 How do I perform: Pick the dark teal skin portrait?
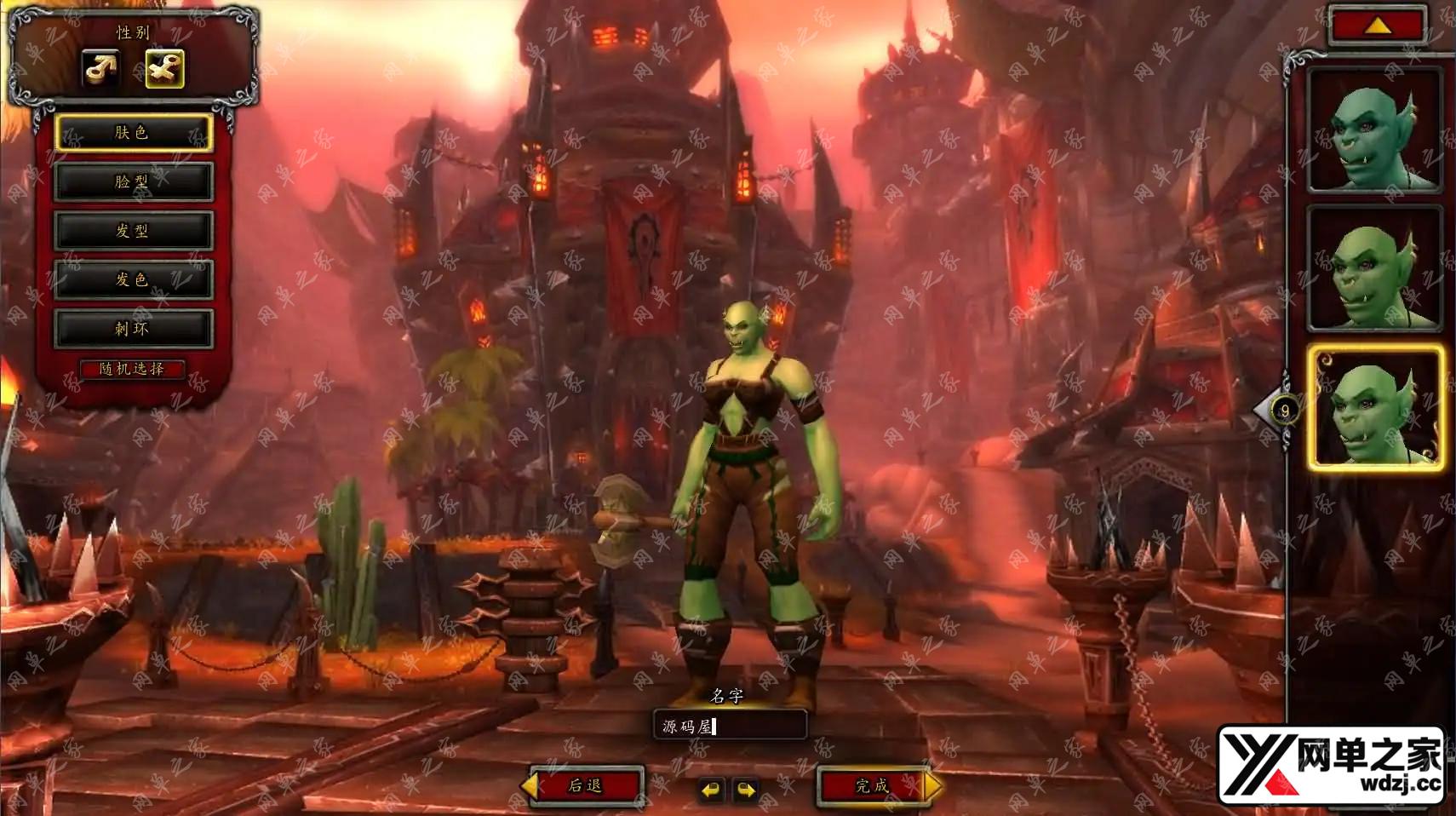tap(1374, 130)
